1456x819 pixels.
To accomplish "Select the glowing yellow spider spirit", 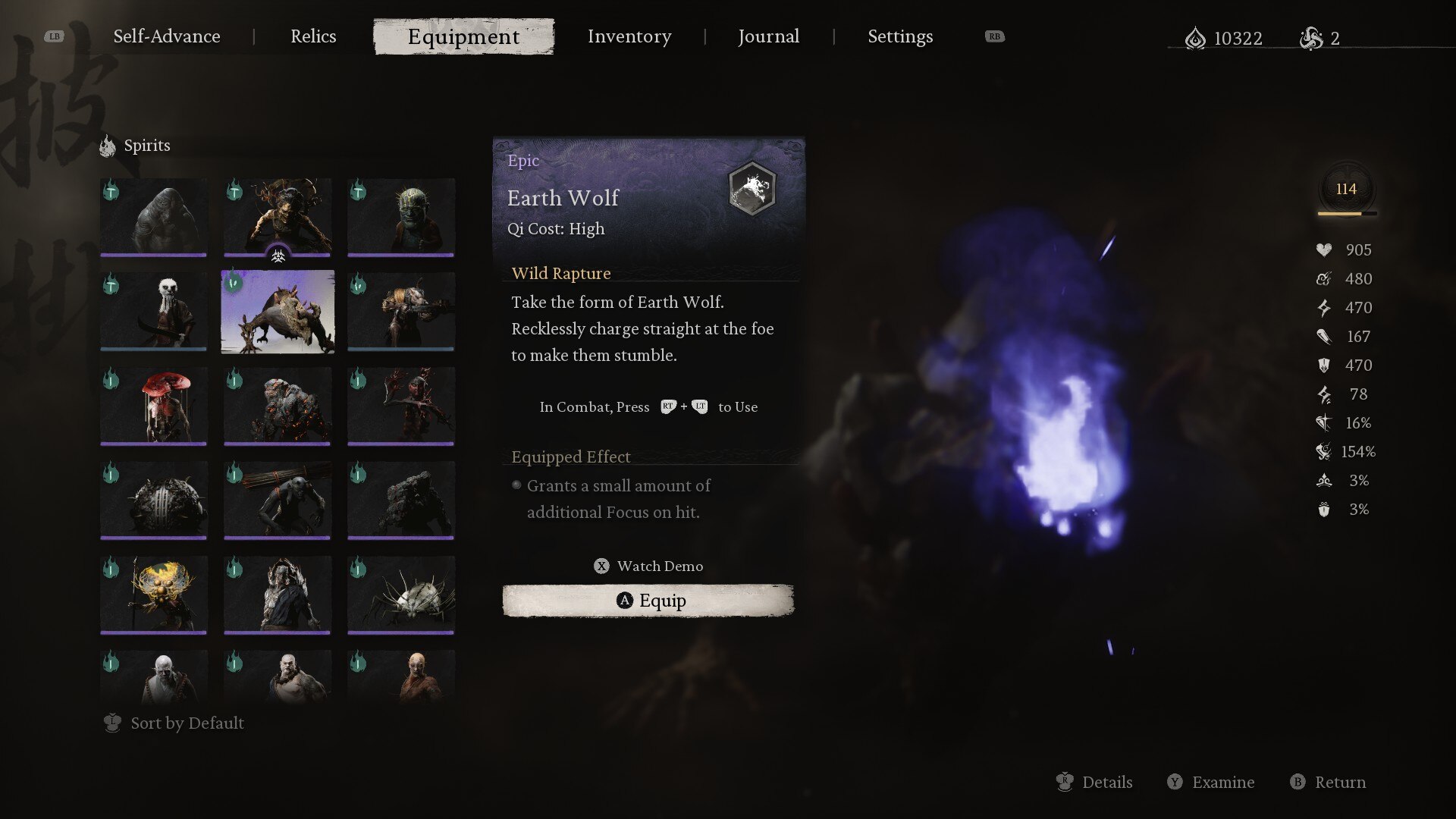I will [x=154, y=594].
